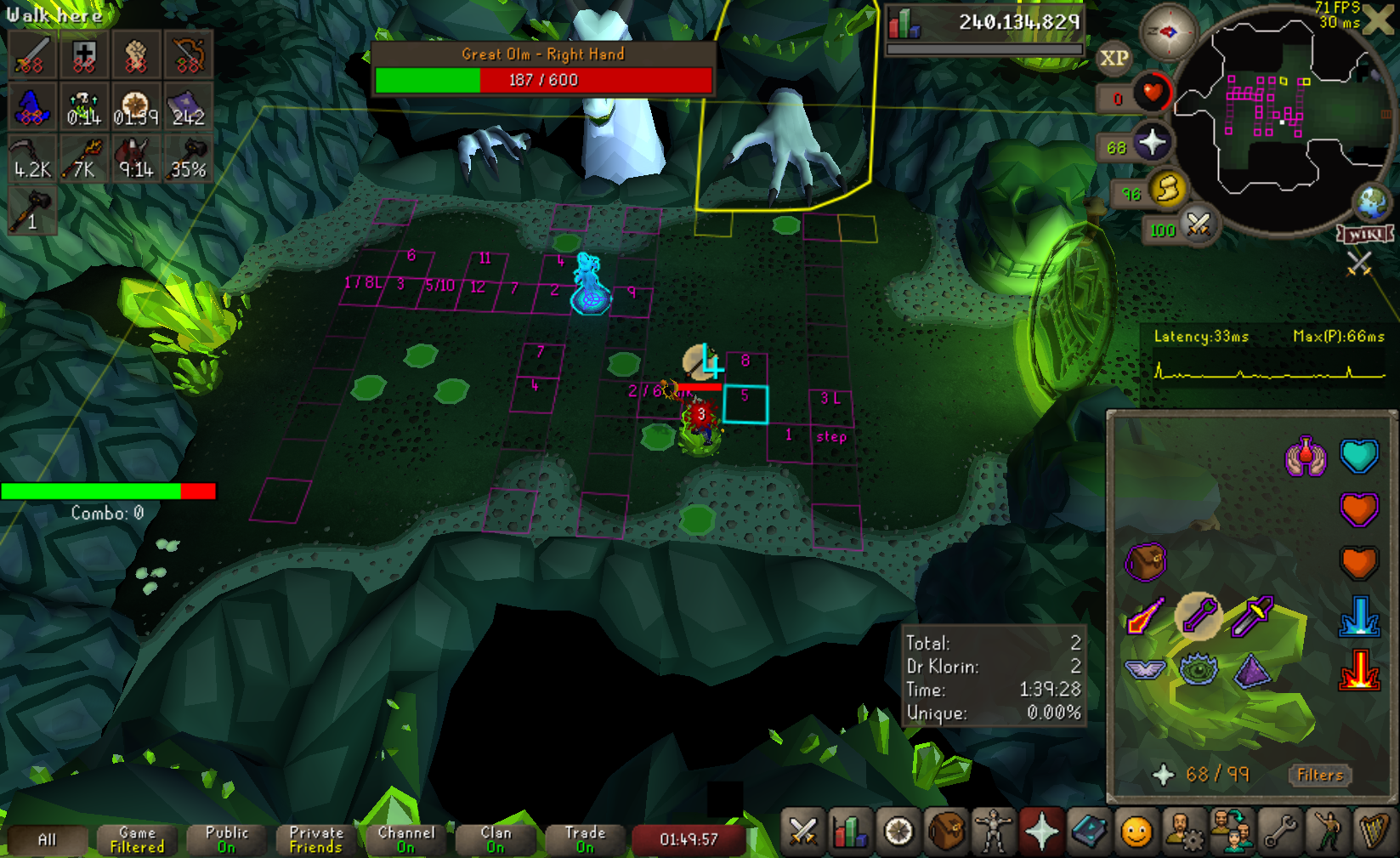Viewport: 1400px width, 858px height.
Task: Toggle run using the boot energy orb
Action: (1166, 190)
